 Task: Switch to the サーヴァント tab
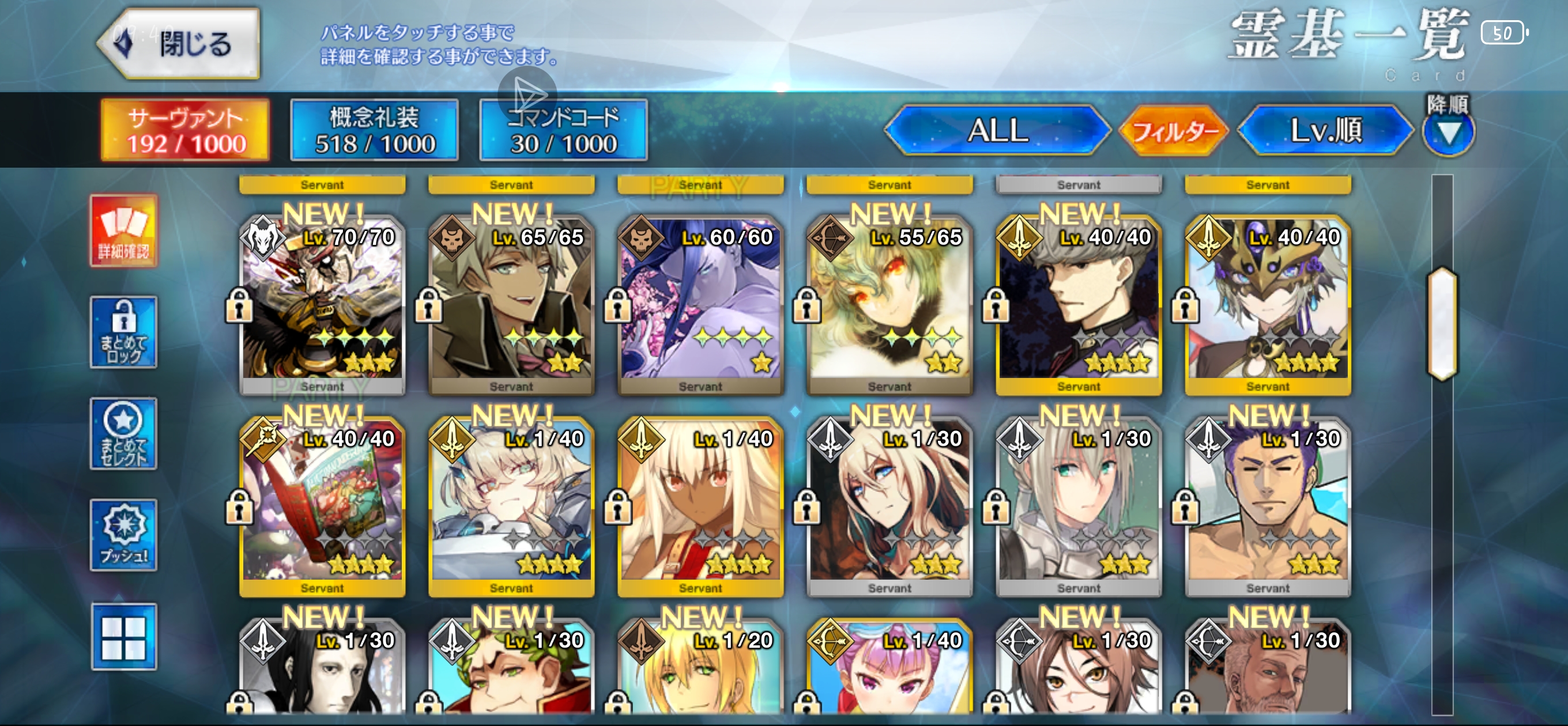tap(186, 130)
